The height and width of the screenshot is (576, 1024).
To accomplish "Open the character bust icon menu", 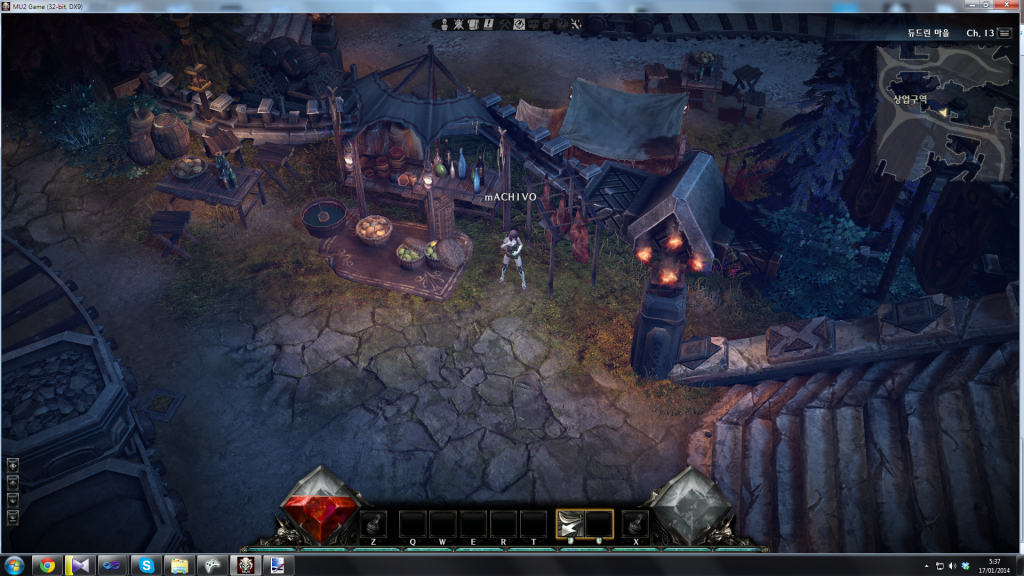I will [443, 22].
